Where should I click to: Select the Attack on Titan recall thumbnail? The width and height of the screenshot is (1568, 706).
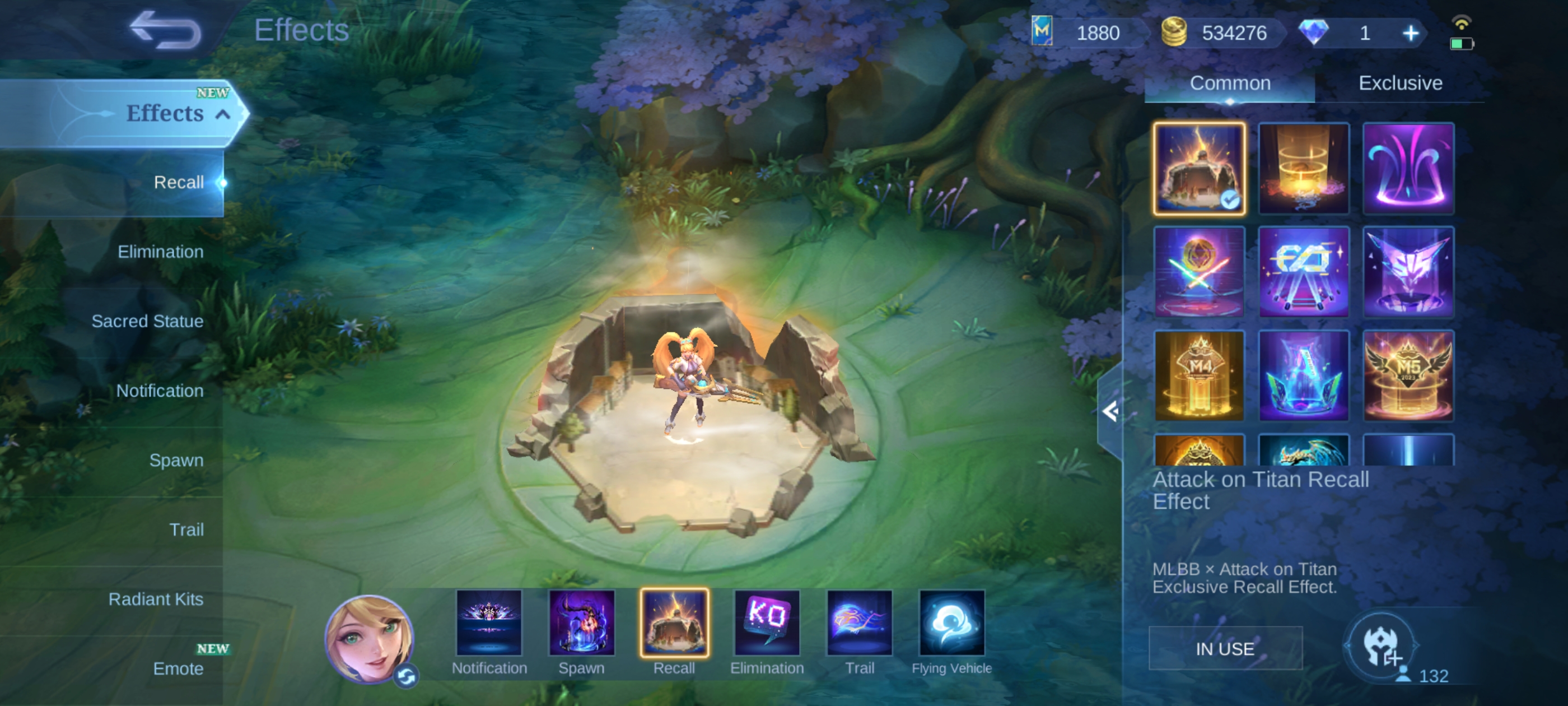[x=1198, y=169]
